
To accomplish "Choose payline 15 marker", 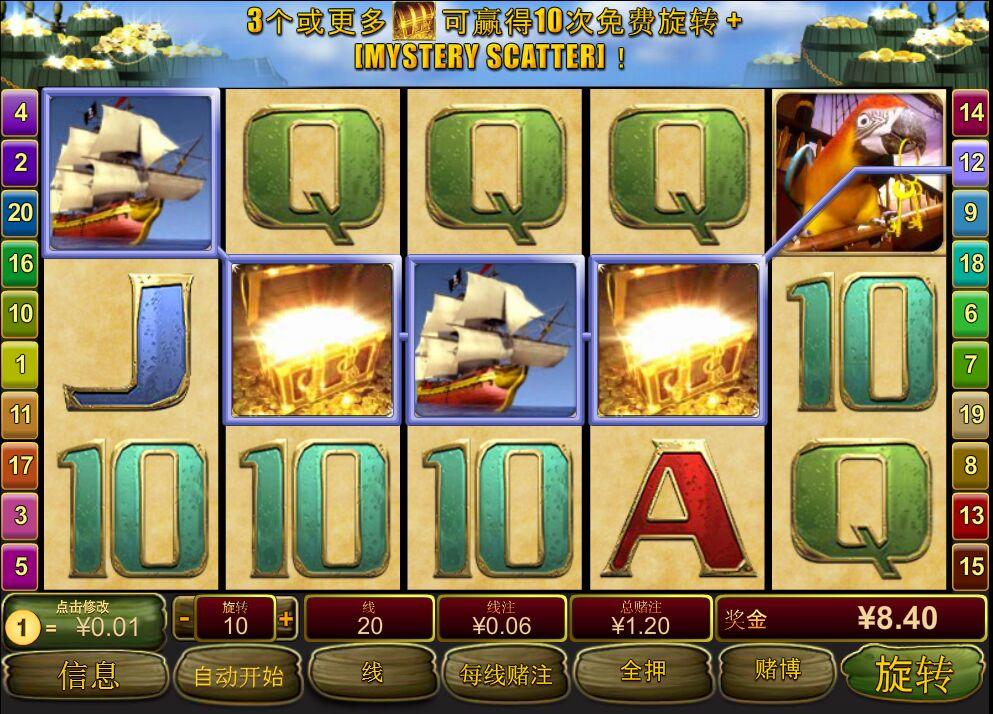I will (x=971, y=566).
